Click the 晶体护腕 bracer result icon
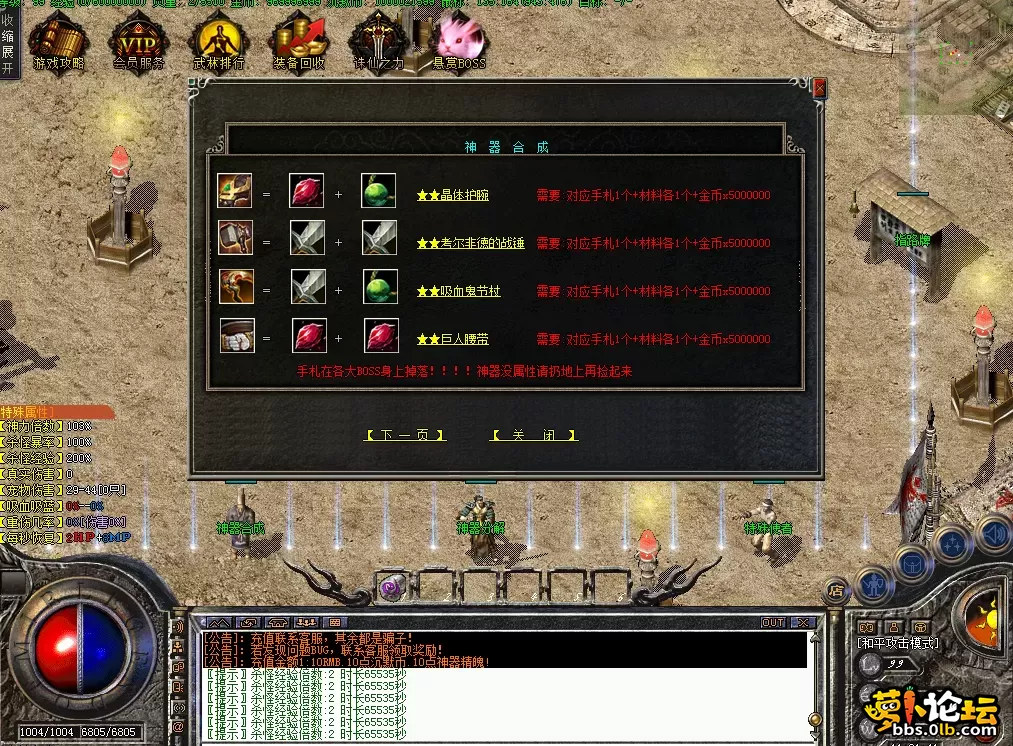1013x746 pixels. (236, 191)
